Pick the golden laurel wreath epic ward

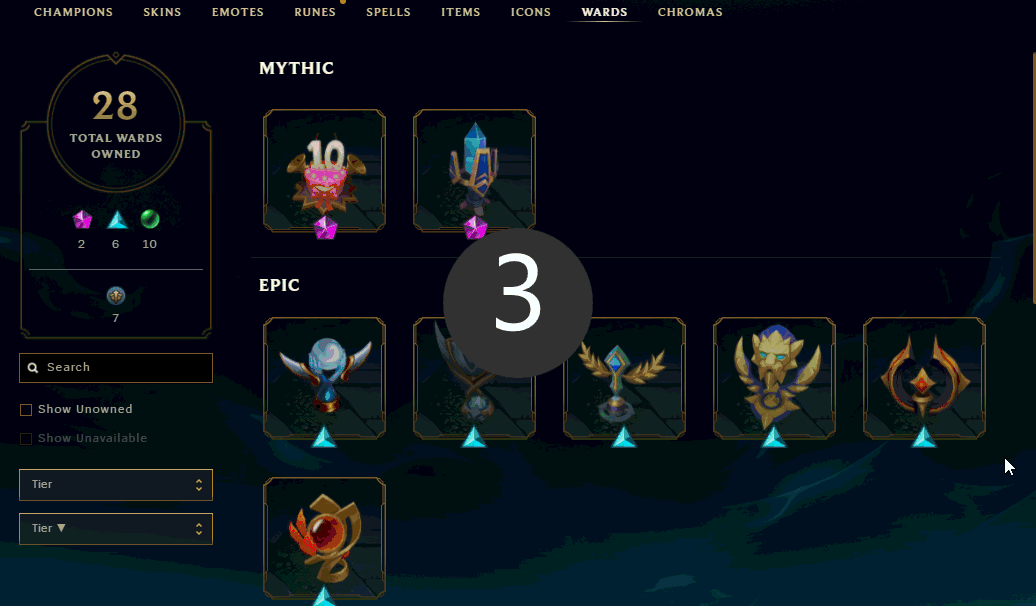coord(624,378)
